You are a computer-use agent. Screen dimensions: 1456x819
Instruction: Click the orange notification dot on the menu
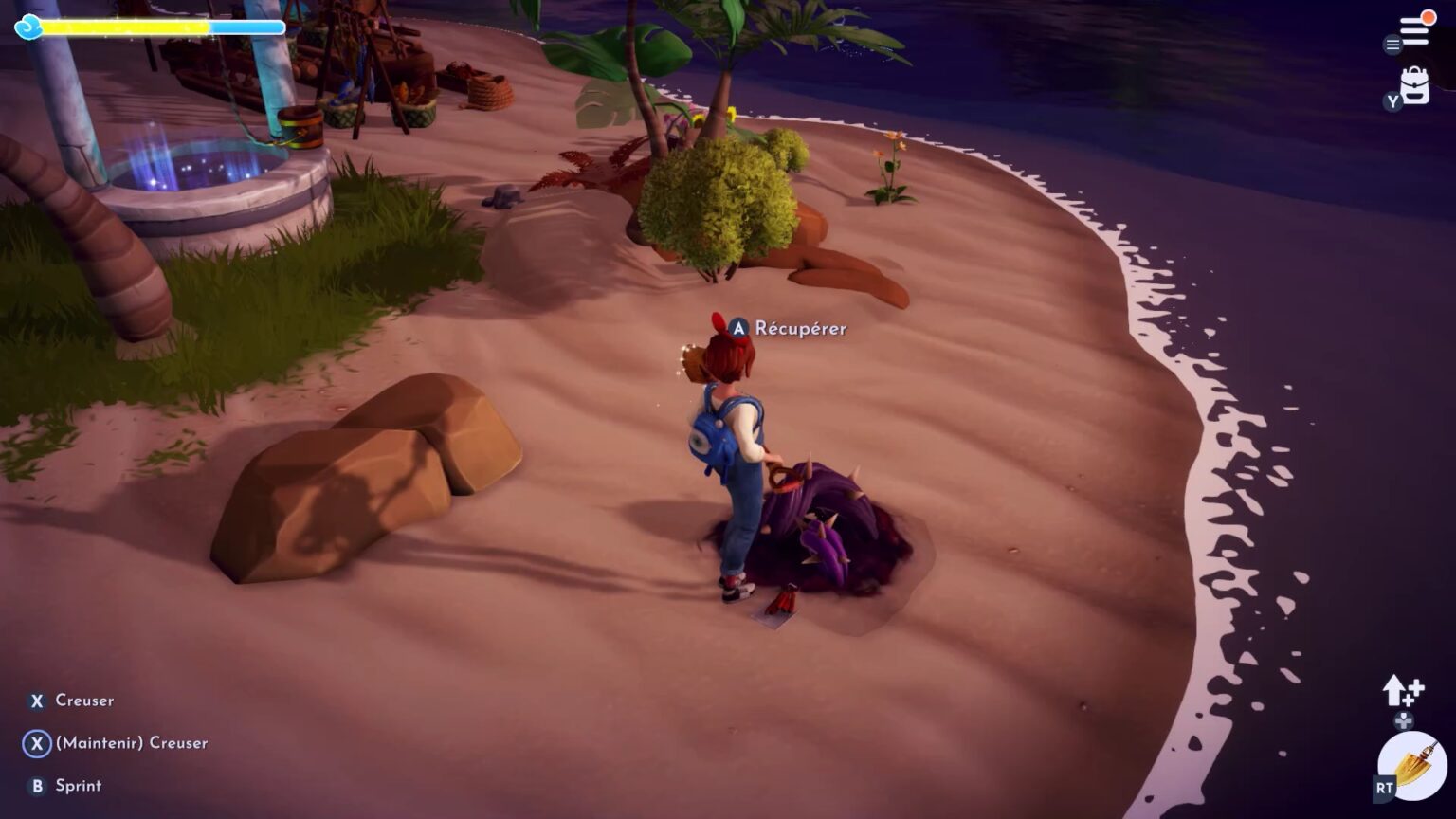[1429, 16]
